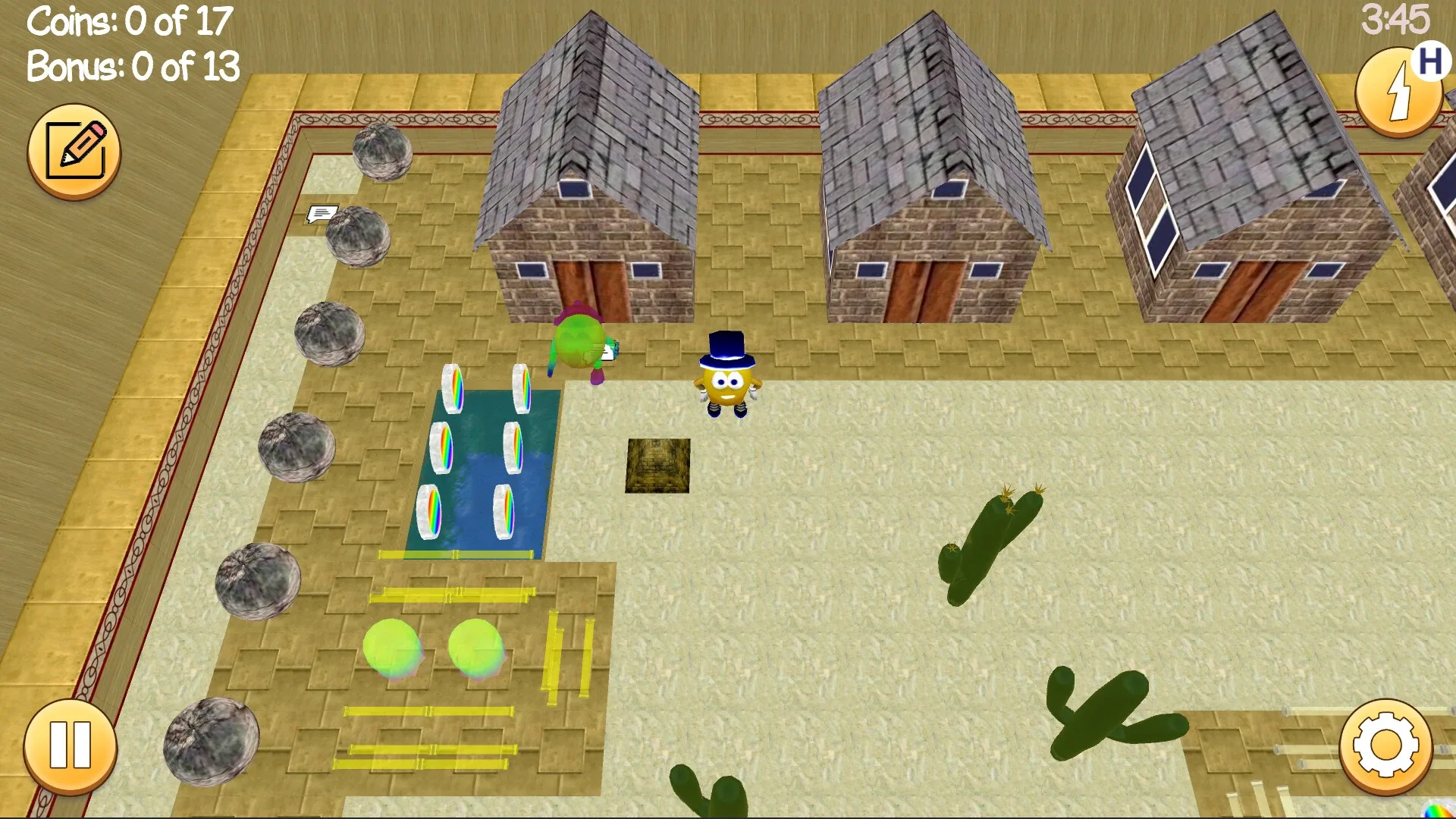Click the Bonus 0 of 13 counter
The image size is (1456, 819).
coord(131,67)
